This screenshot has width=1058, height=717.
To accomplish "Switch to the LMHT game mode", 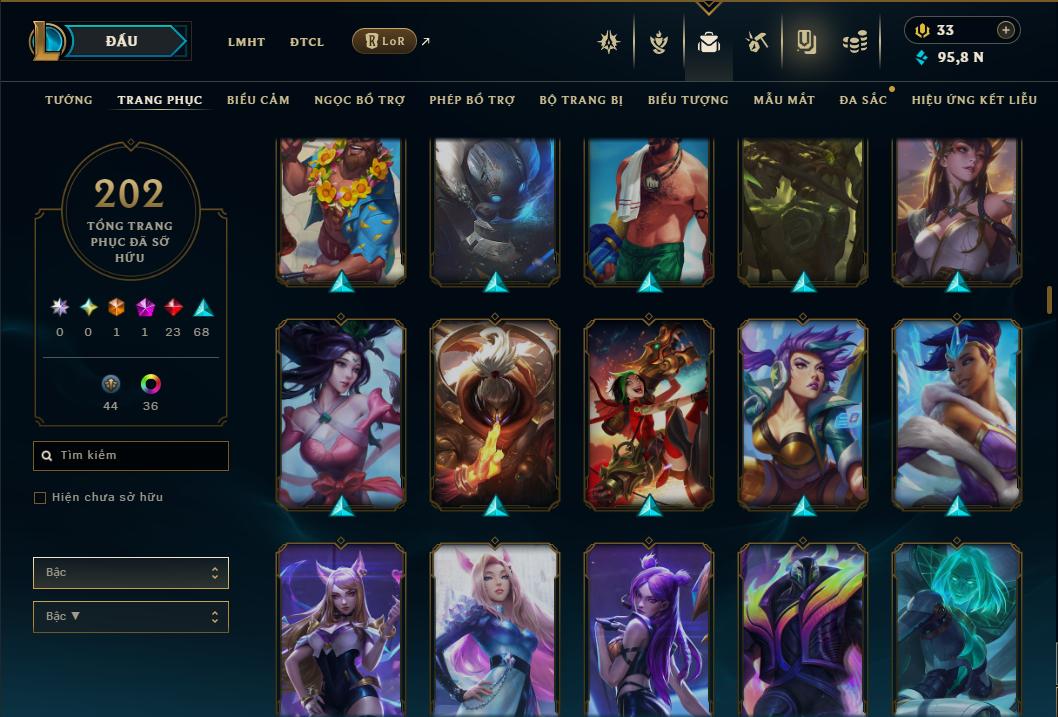I will [x=246, y=42].
